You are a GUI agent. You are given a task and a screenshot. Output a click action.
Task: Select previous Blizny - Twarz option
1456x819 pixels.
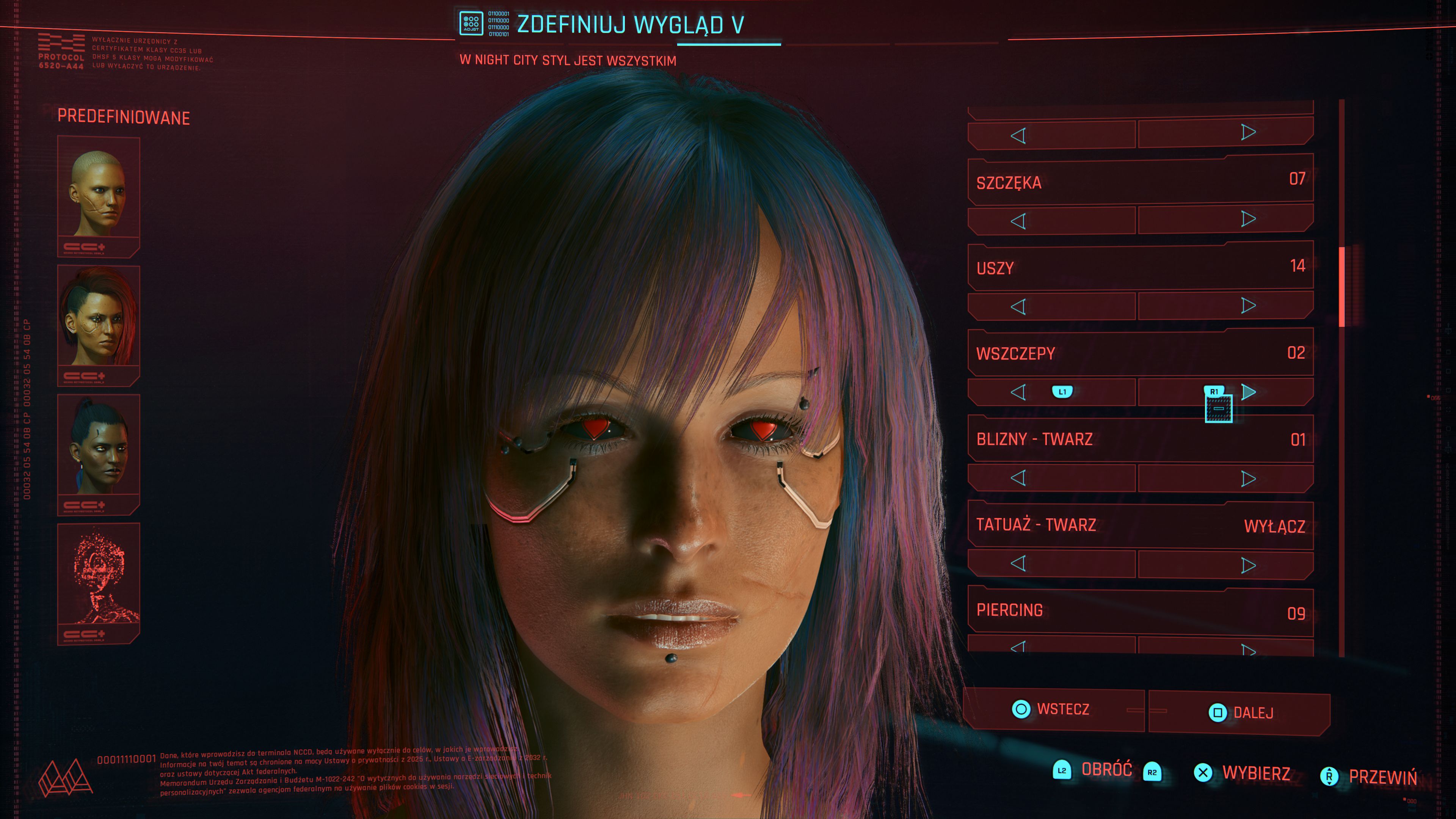tap(1018, 478)
